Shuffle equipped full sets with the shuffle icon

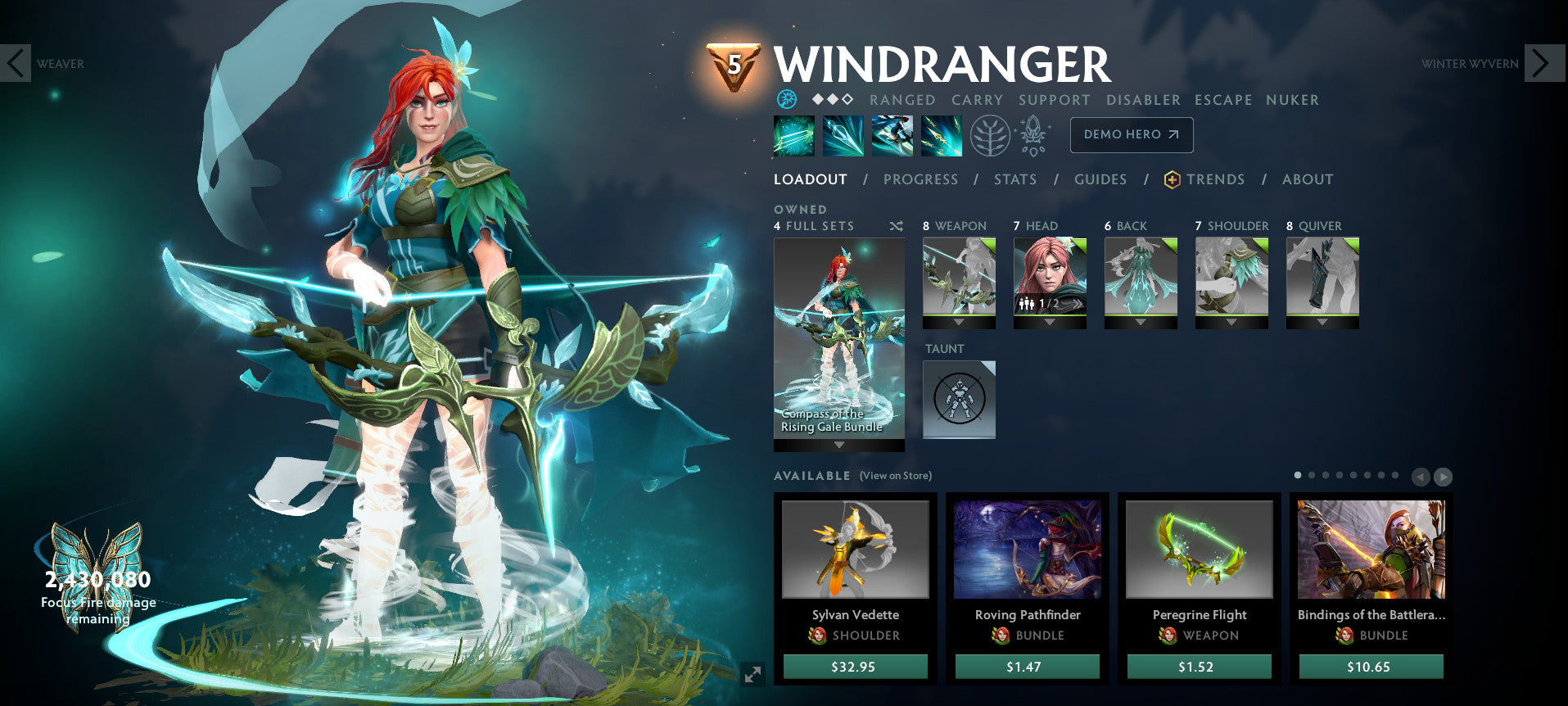tap(897, 227)
